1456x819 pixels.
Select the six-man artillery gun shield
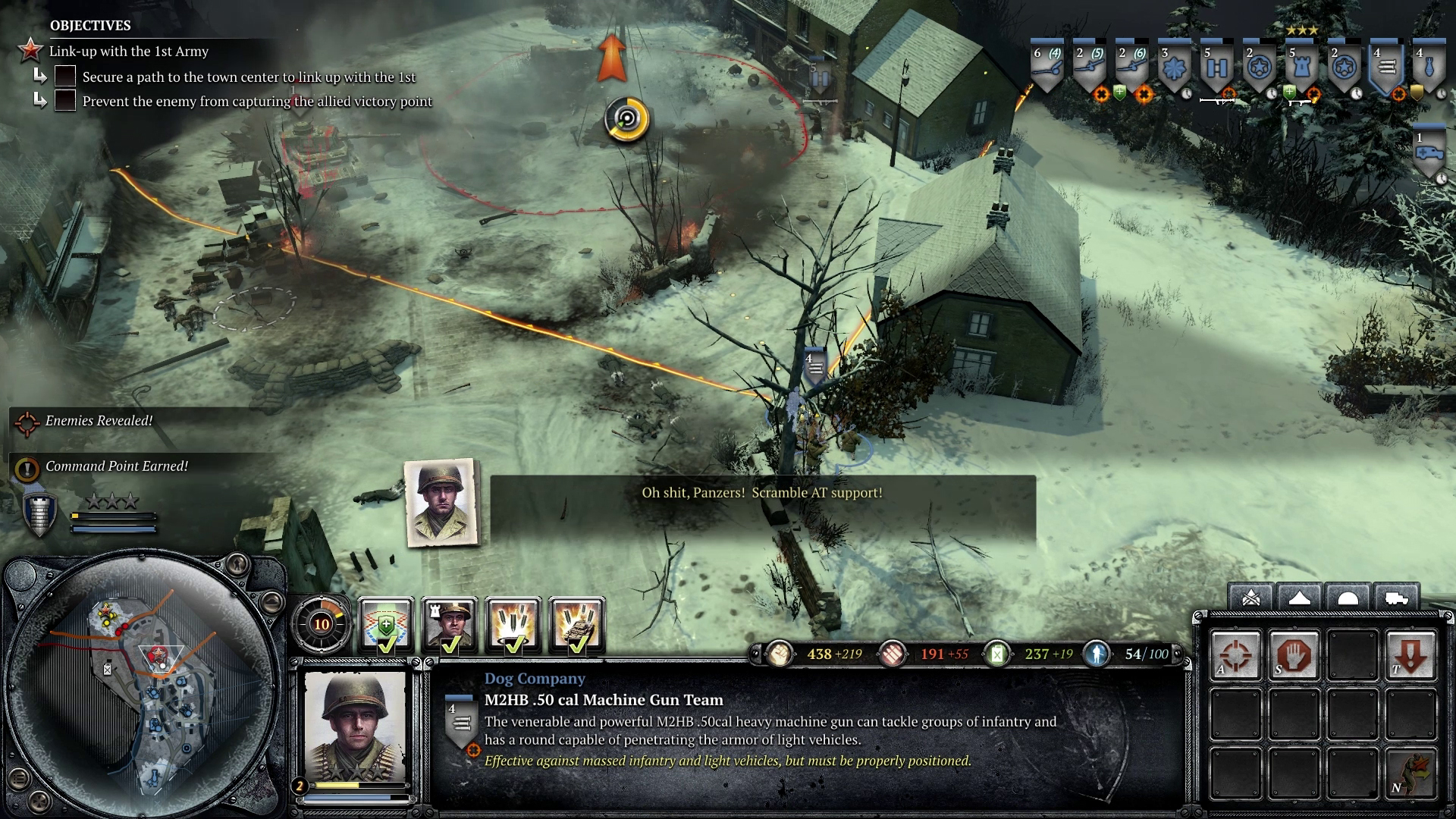pos(1046,68)
